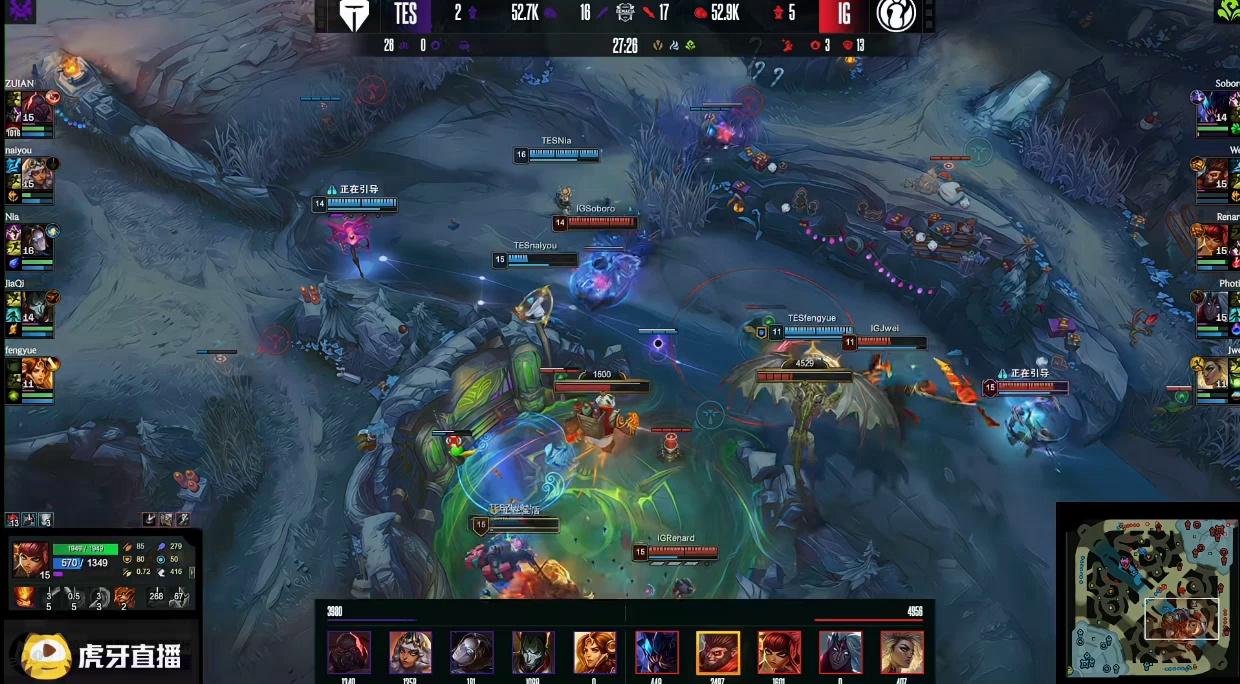The height and width of the screenshot is (684, 1240).
Task: Select the Wukong portrait in the bottom bar
Action: pos(718,652)
